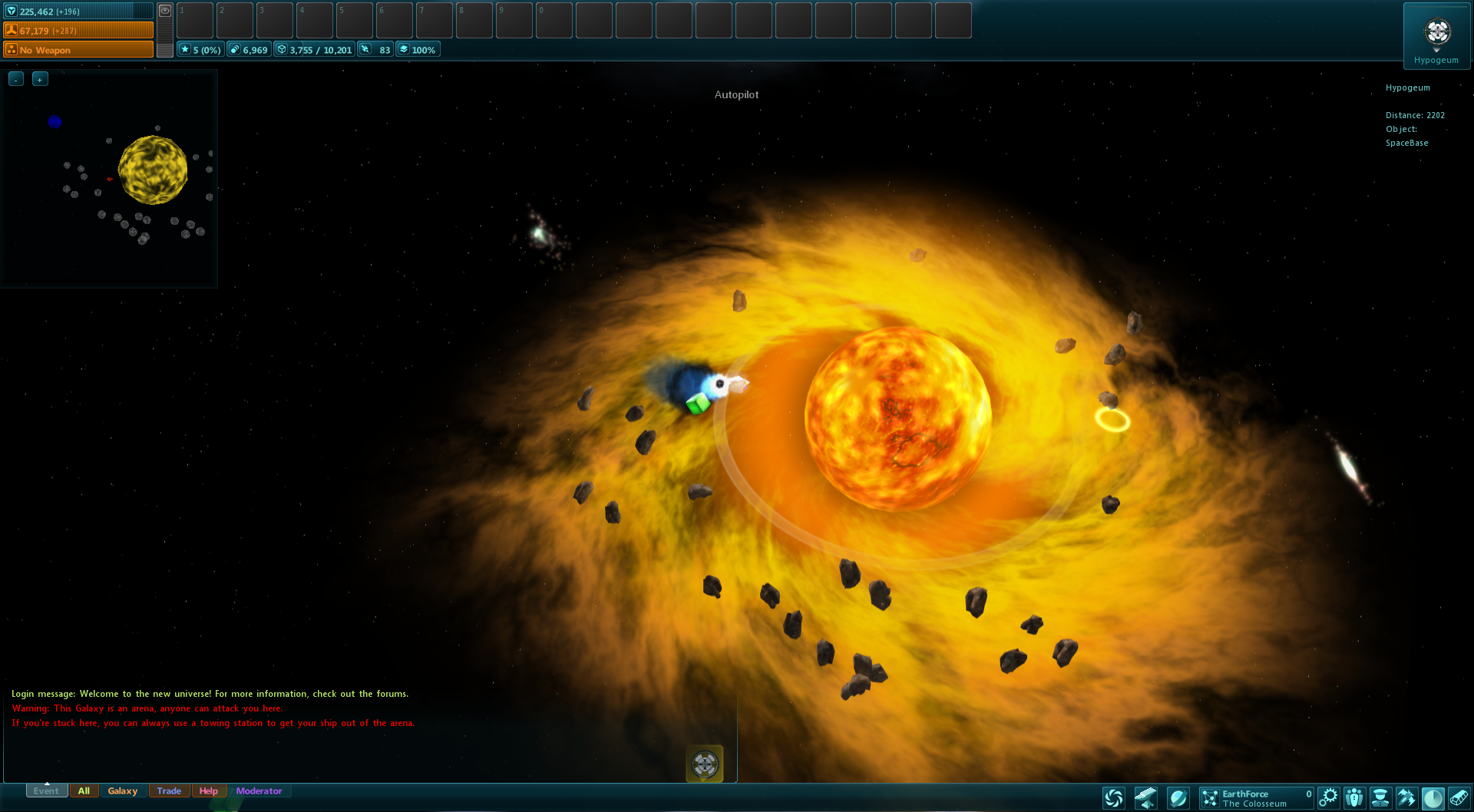Open the spaceship icon in bottom bar
The image size is (1474, 812).
[1406, 798]
